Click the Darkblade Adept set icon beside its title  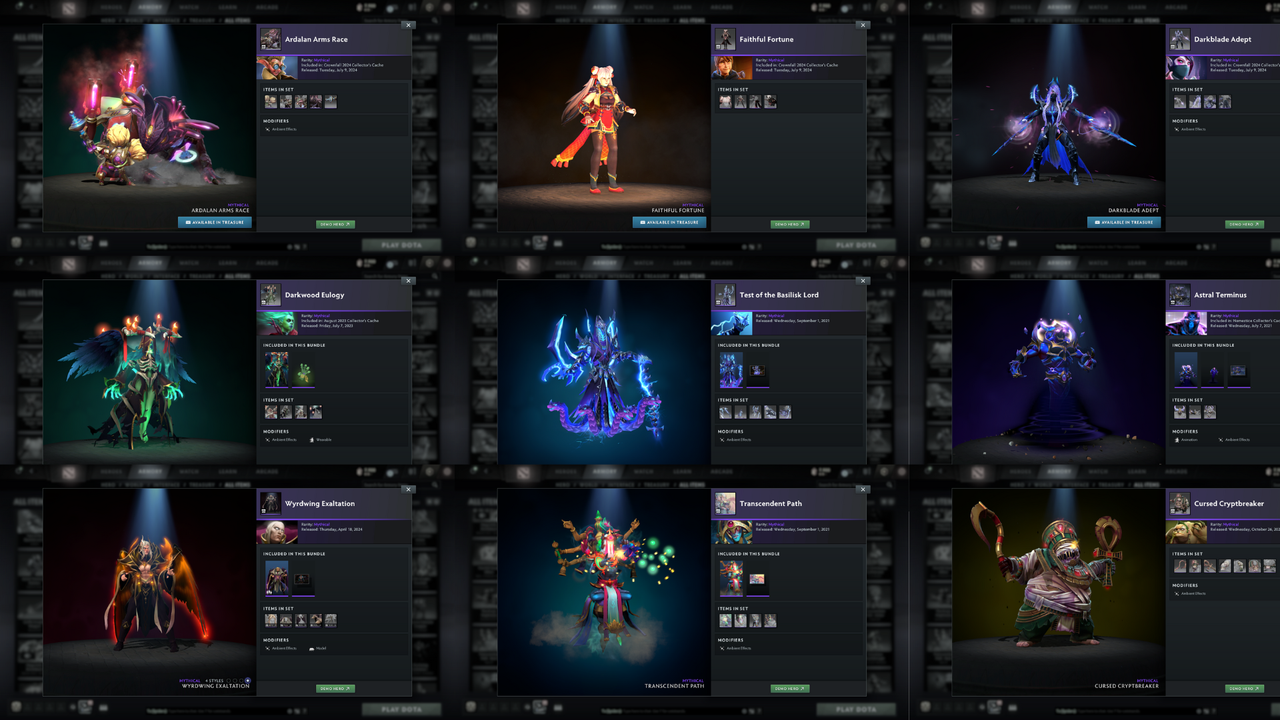(1178, 40)
